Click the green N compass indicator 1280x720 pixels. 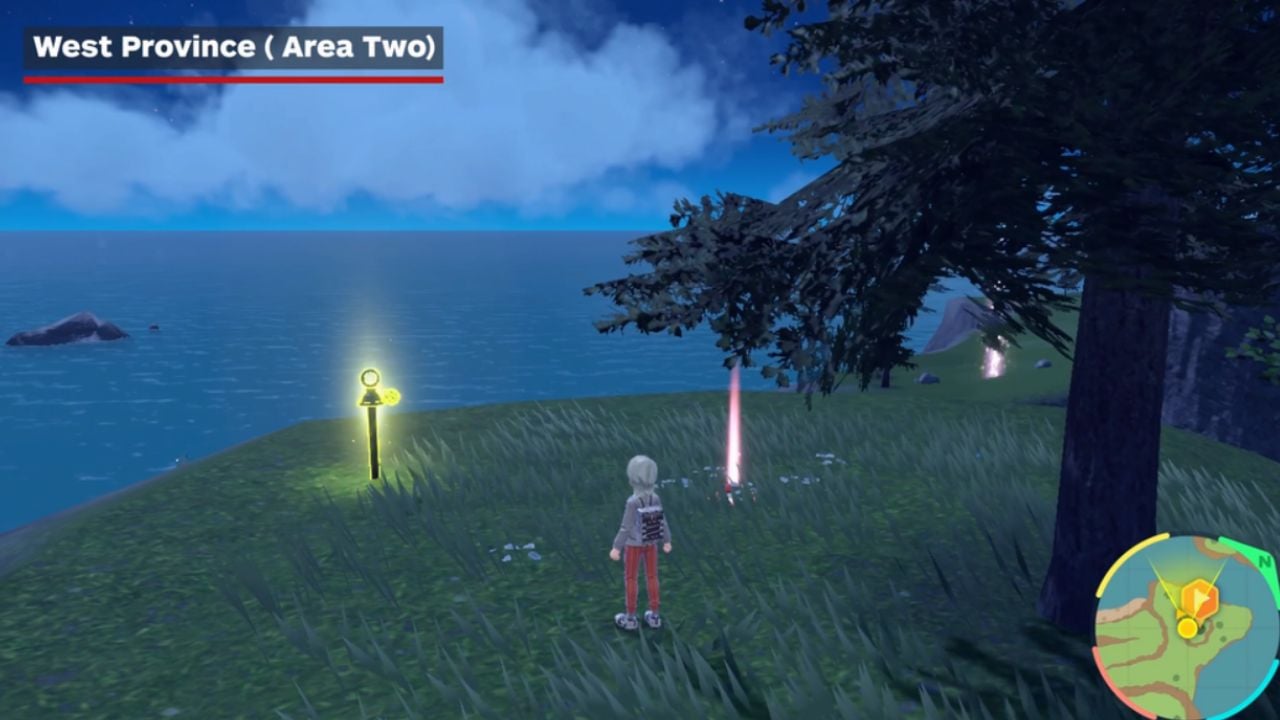(x=1264, y=561)
